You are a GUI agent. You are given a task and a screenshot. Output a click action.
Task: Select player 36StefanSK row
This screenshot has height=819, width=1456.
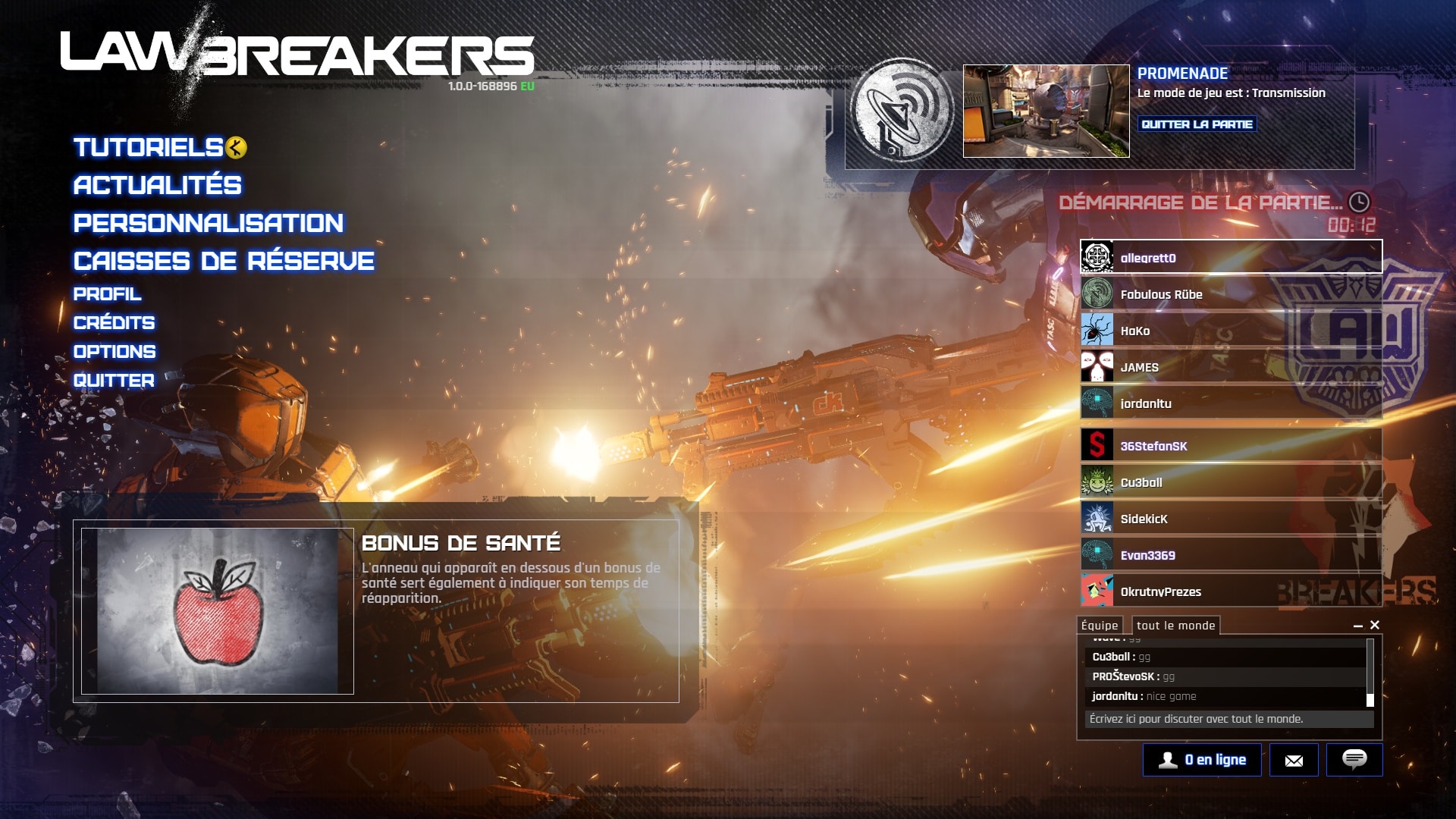point(1230,446)
